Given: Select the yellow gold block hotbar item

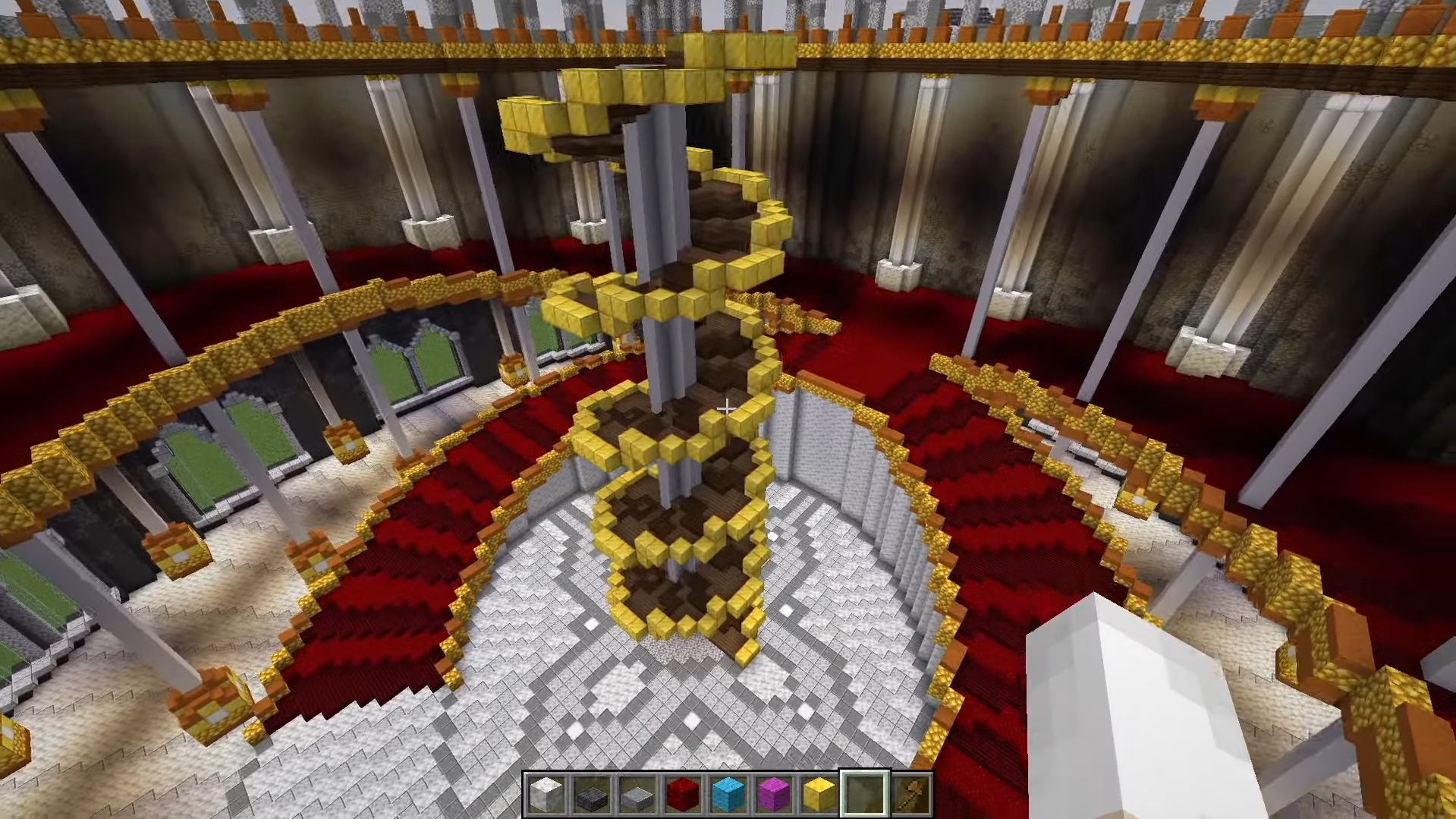Looking at the screenshot, I should (x=820, y=794).
